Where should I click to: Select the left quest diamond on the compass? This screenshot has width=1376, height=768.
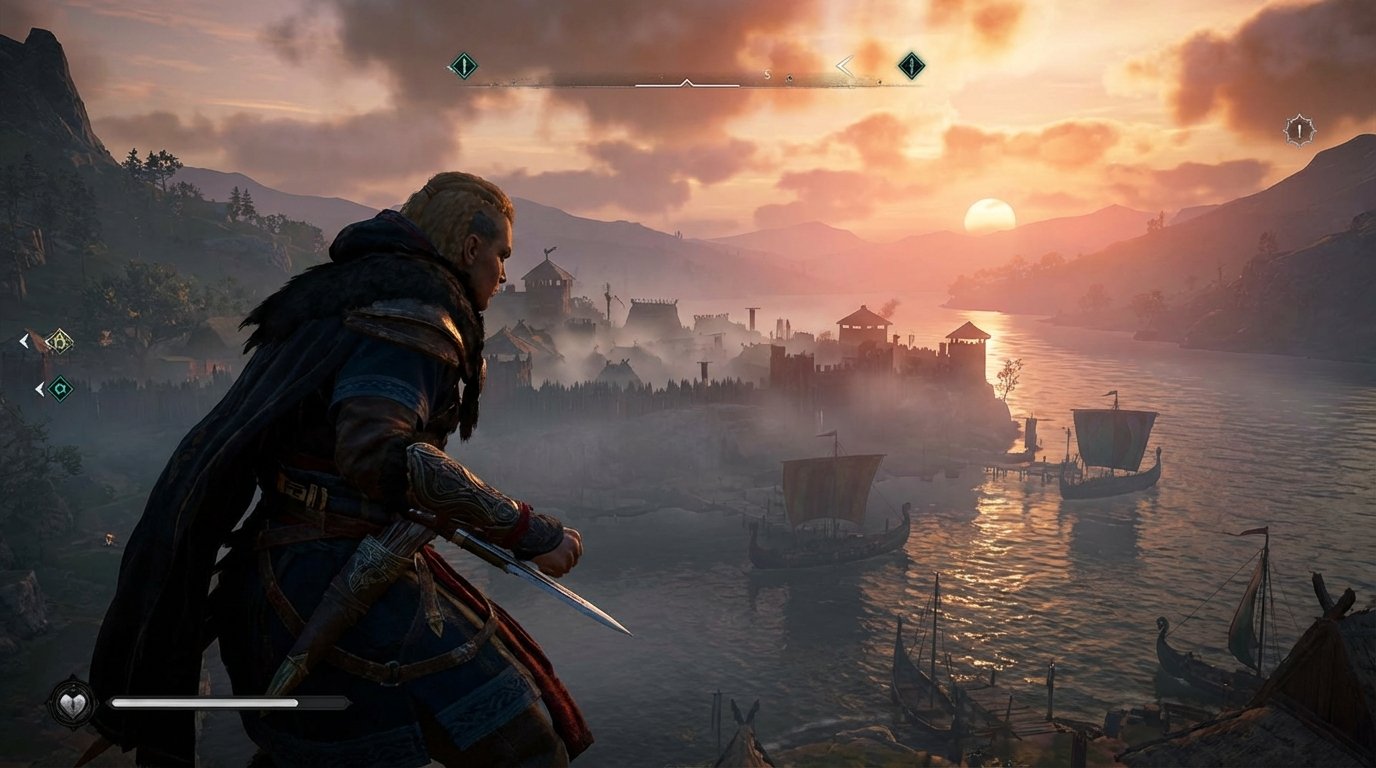coord(465,66)
